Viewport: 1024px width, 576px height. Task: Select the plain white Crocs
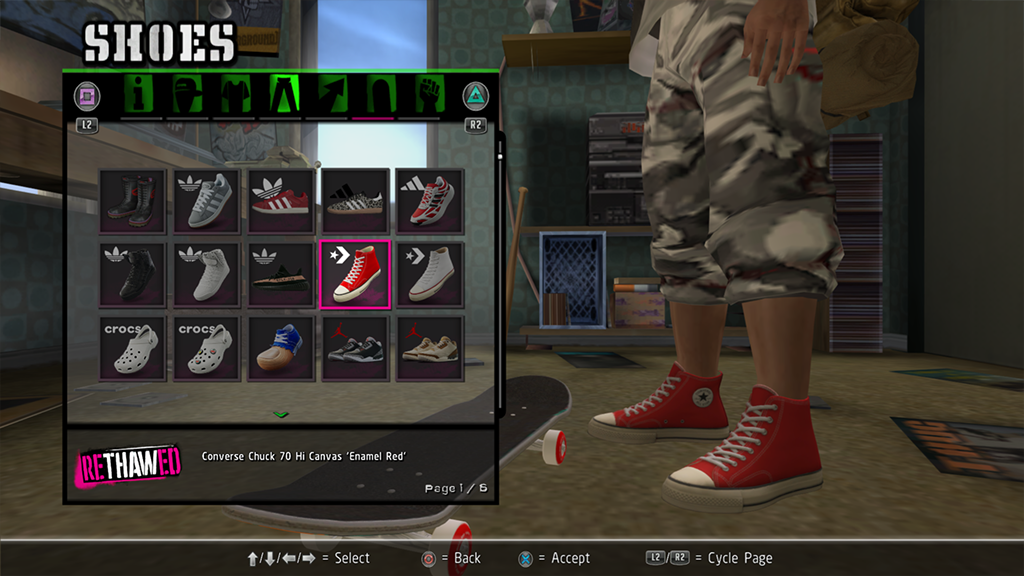[133, 348]
